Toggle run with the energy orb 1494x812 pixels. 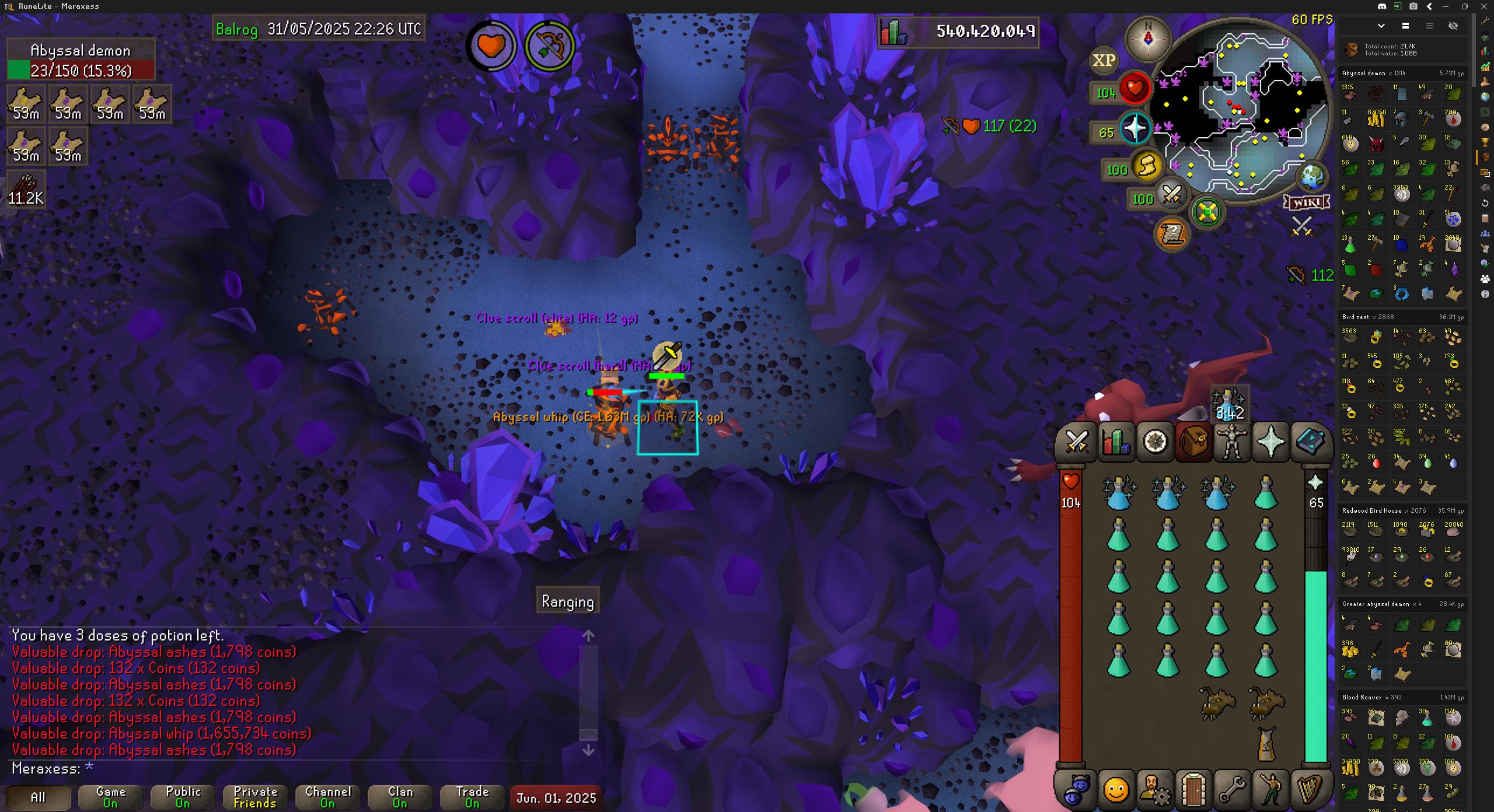click(x=1146, y=166)
